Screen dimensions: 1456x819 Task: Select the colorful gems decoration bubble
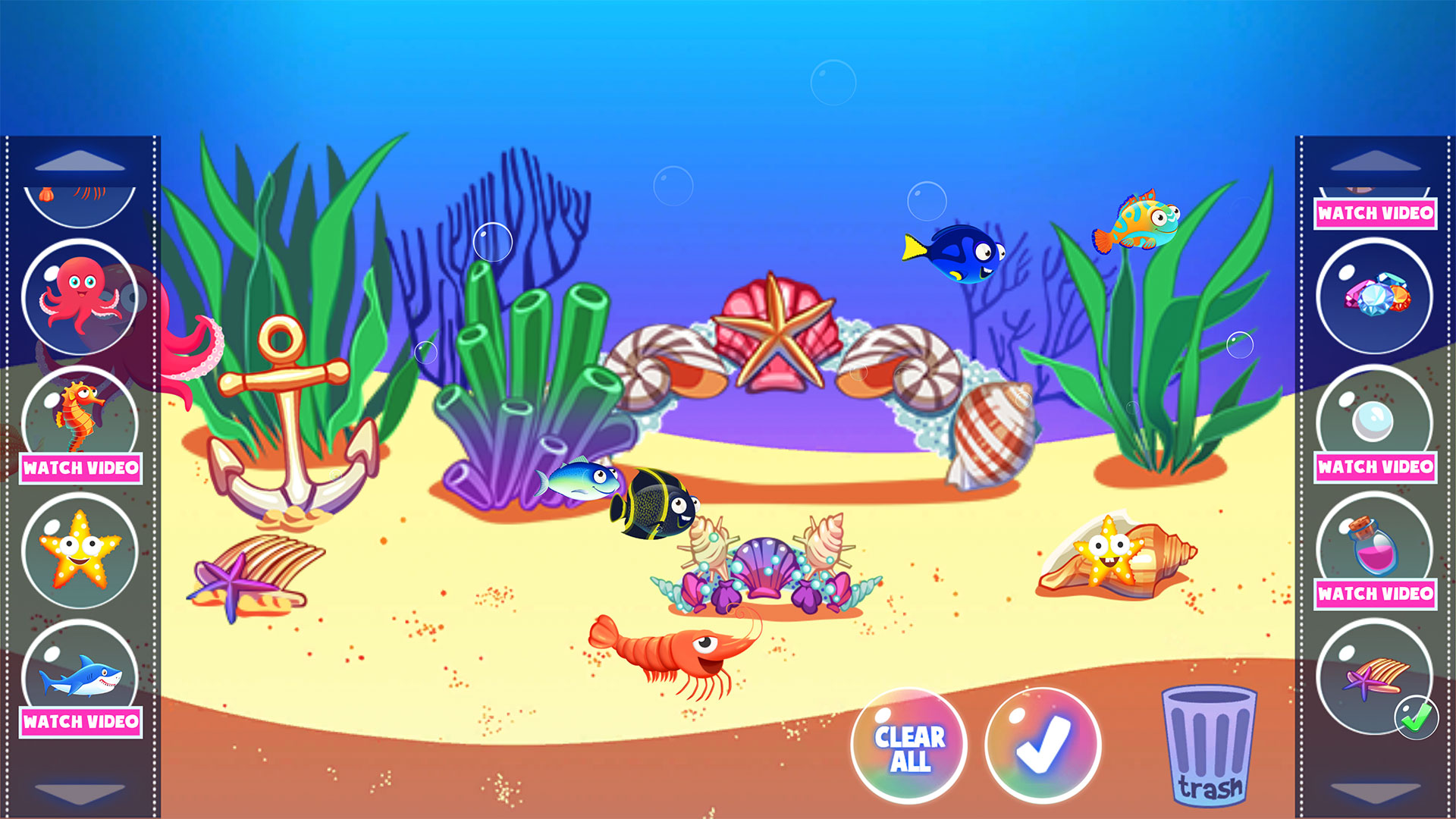[1374, 297]
